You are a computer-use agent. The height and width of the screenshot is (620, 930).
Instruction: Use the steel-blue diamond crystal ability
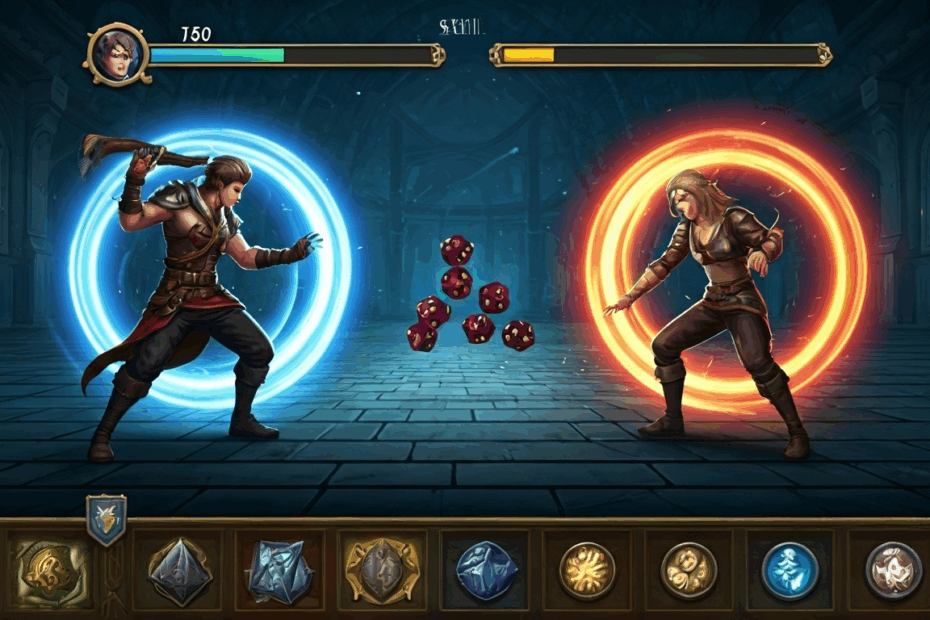pyautogui.click(x=180, y=571)
